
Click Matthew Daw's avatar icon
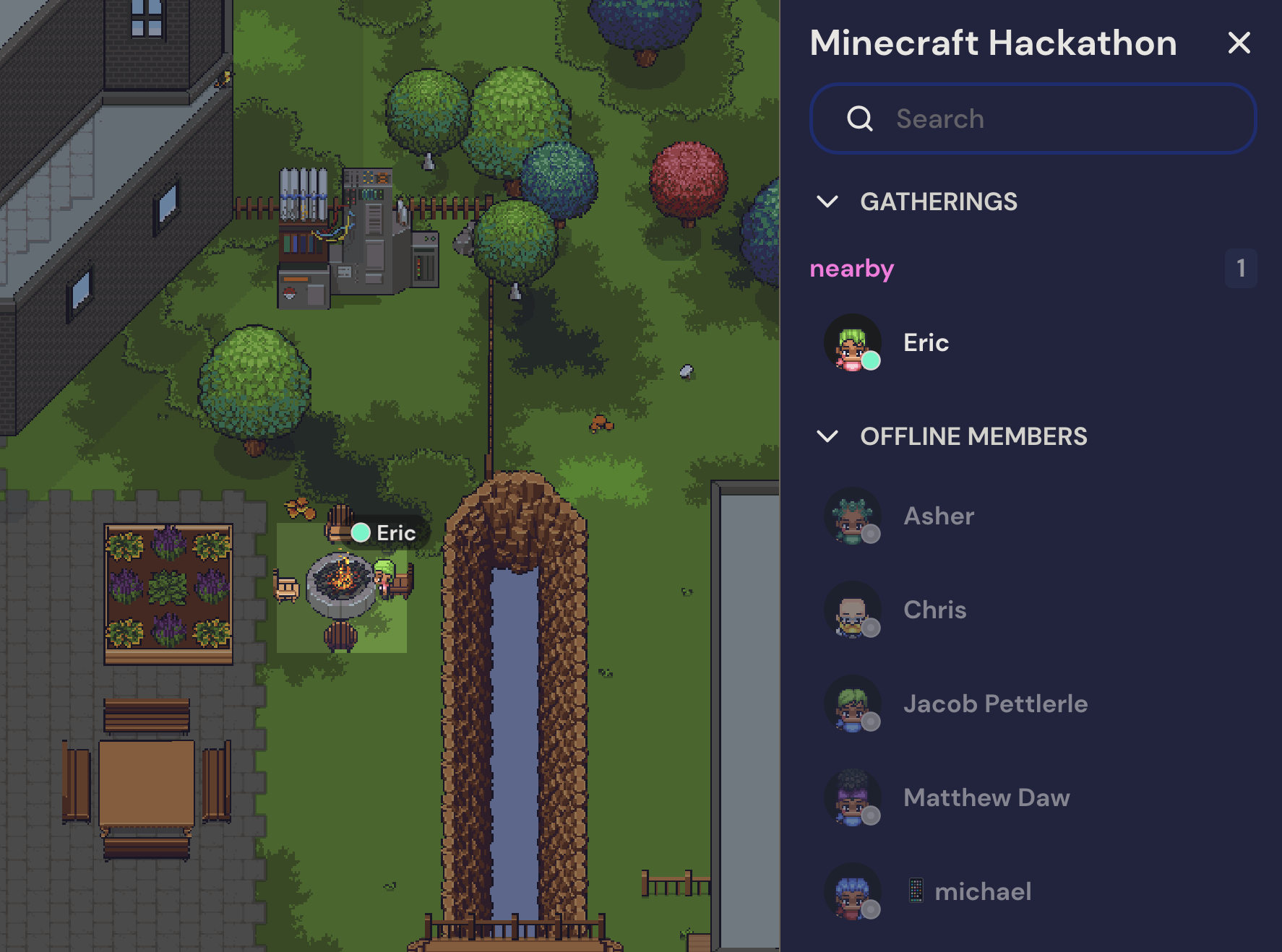[x=853, y=798]
